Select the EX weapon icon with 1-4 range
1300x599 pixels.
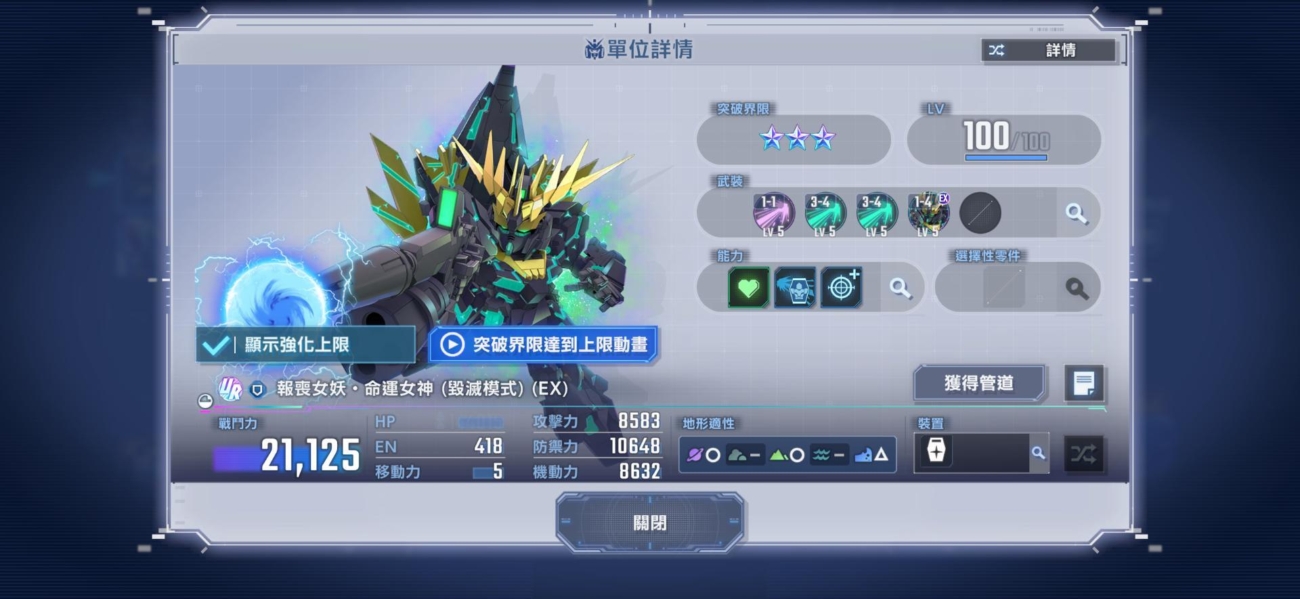coord(928,213)
